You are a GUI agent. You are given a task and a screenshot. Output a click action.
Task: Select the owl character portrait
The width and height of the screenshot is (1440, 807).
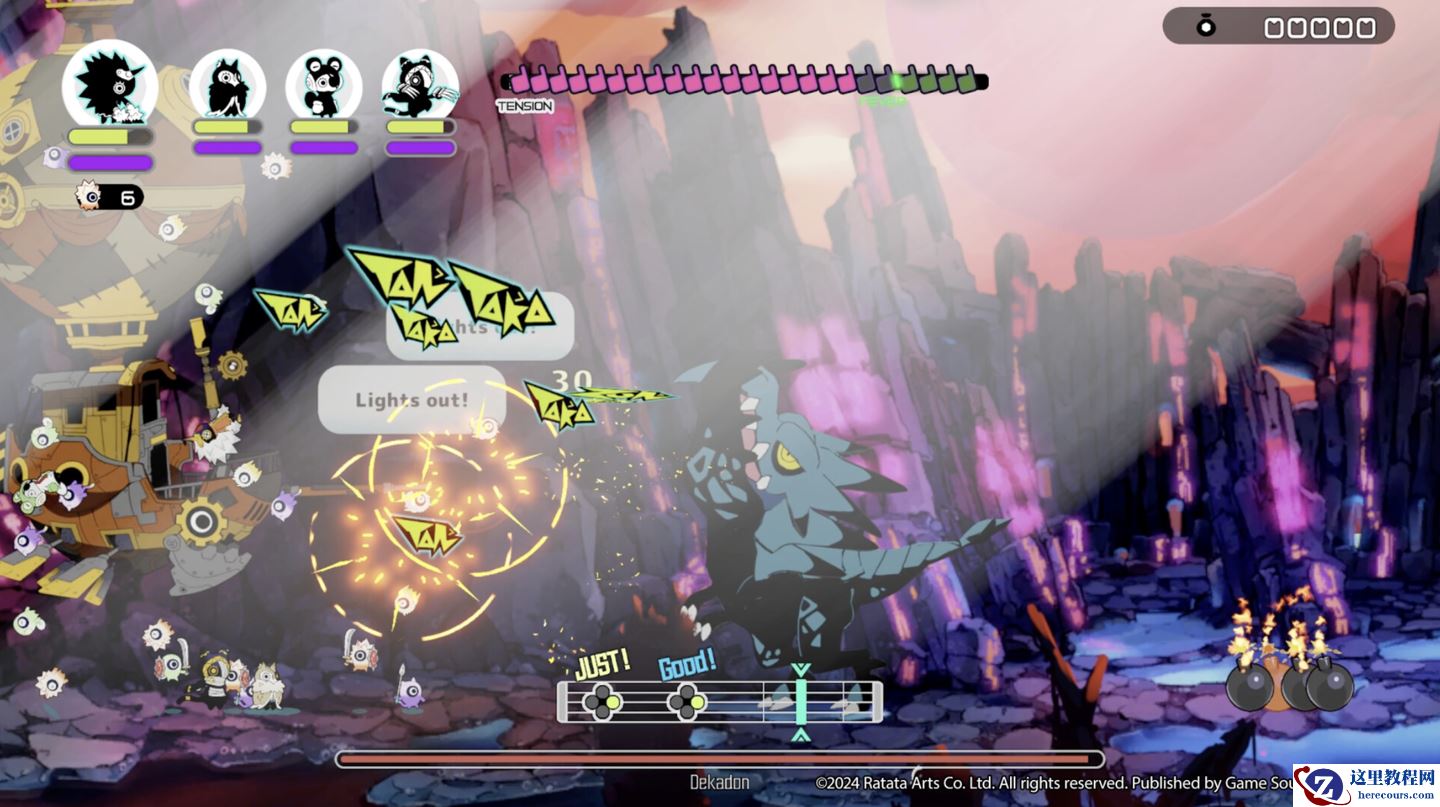(x=227, y=84)
